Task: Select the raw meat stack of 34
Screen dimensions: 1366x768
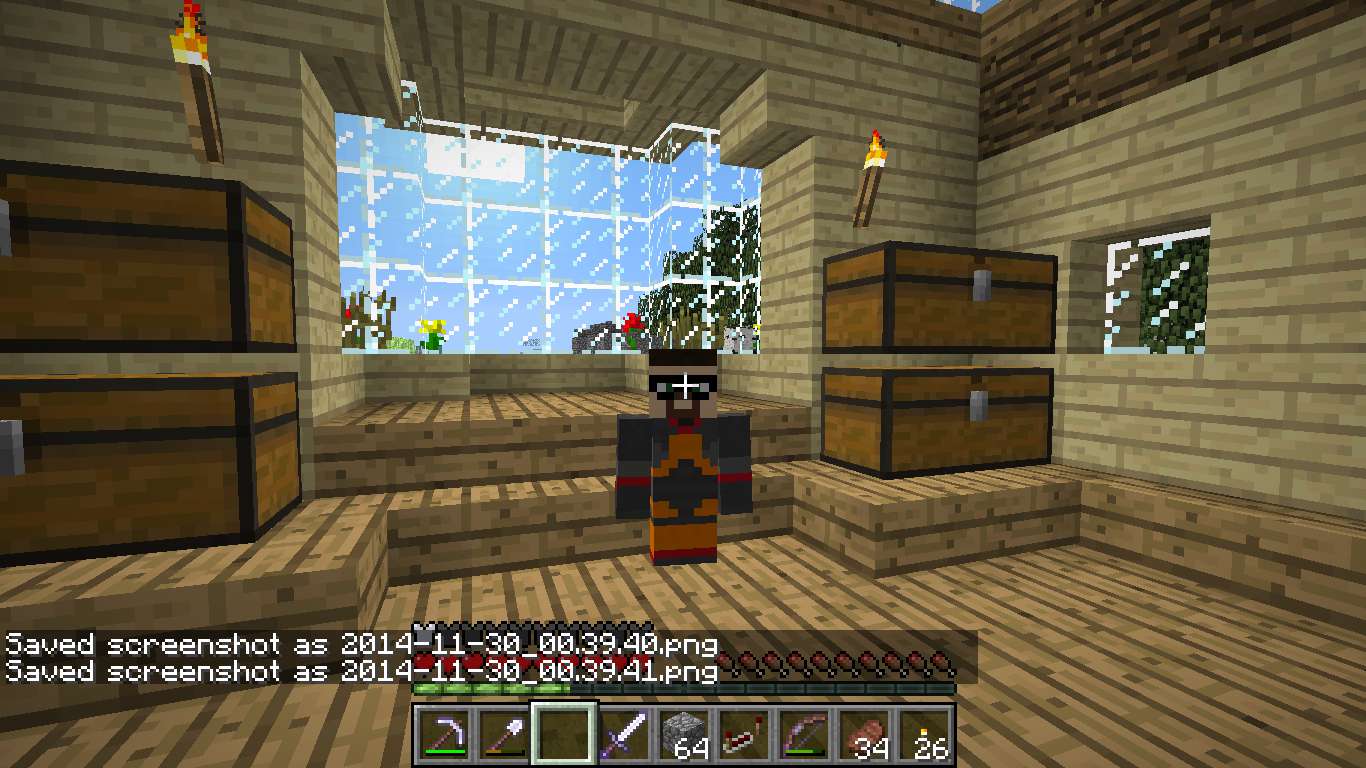Action: point(864,735)
